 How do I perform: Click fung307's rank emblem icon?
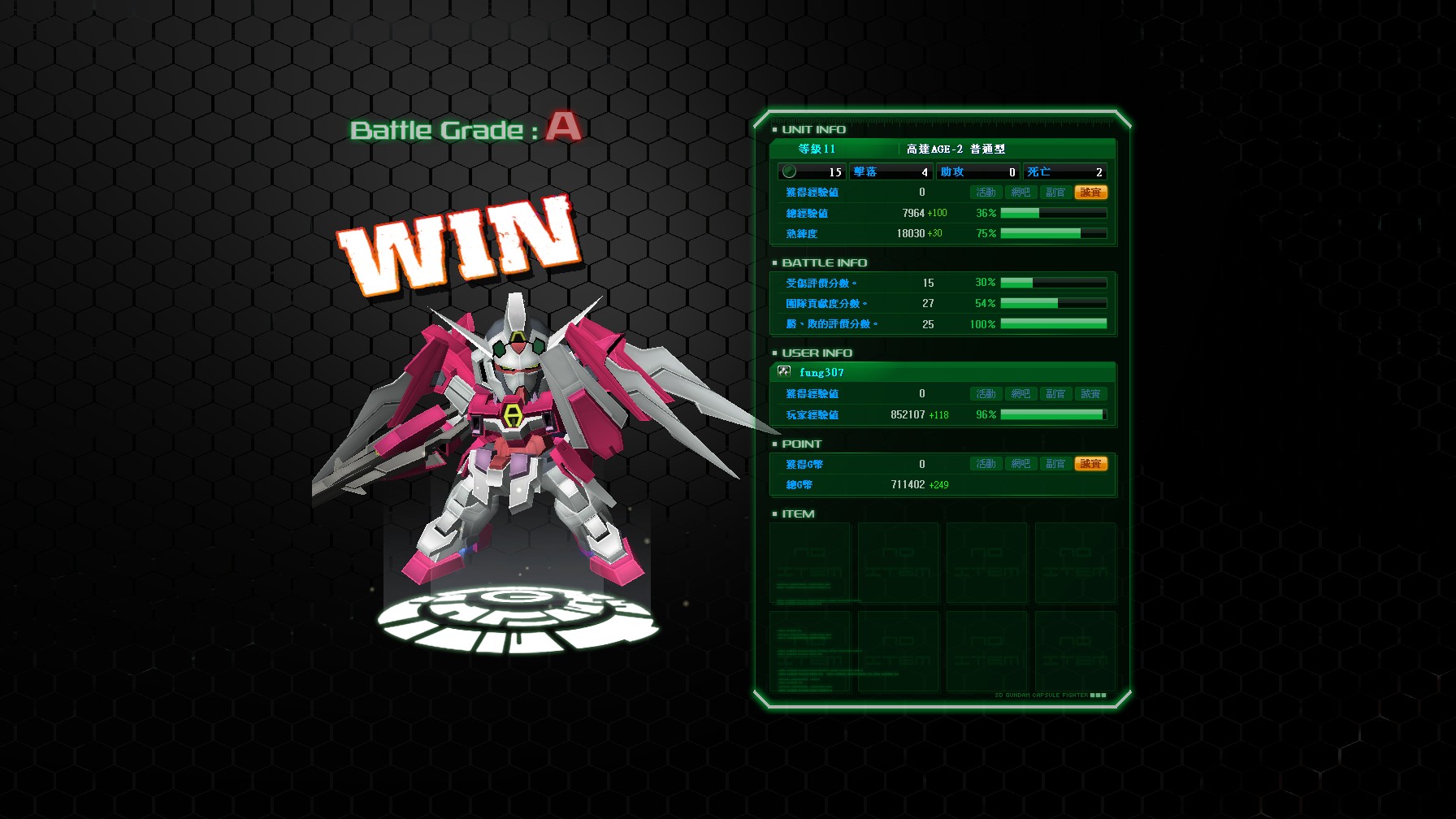(782, 372)
